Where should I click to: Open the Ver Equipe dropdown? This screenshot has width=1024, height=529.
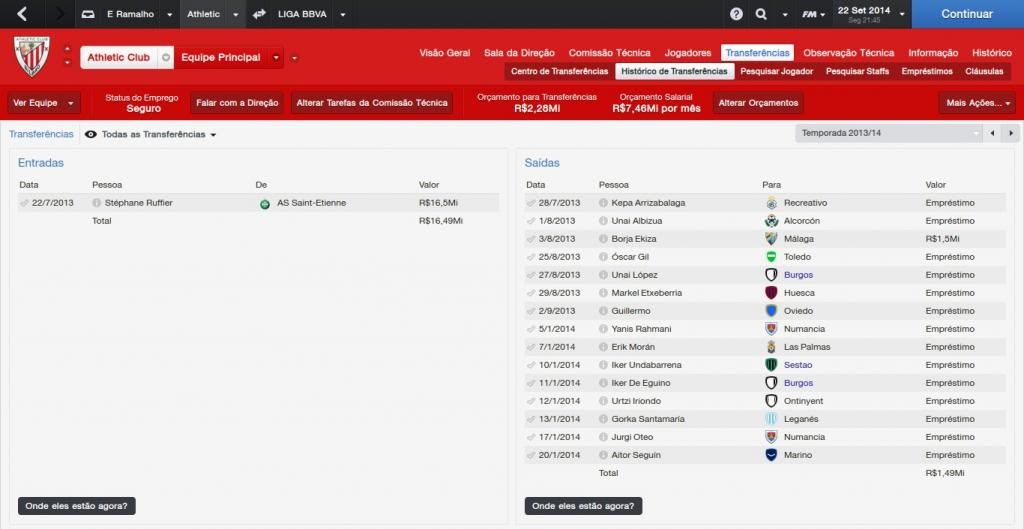tap(43, 103)
